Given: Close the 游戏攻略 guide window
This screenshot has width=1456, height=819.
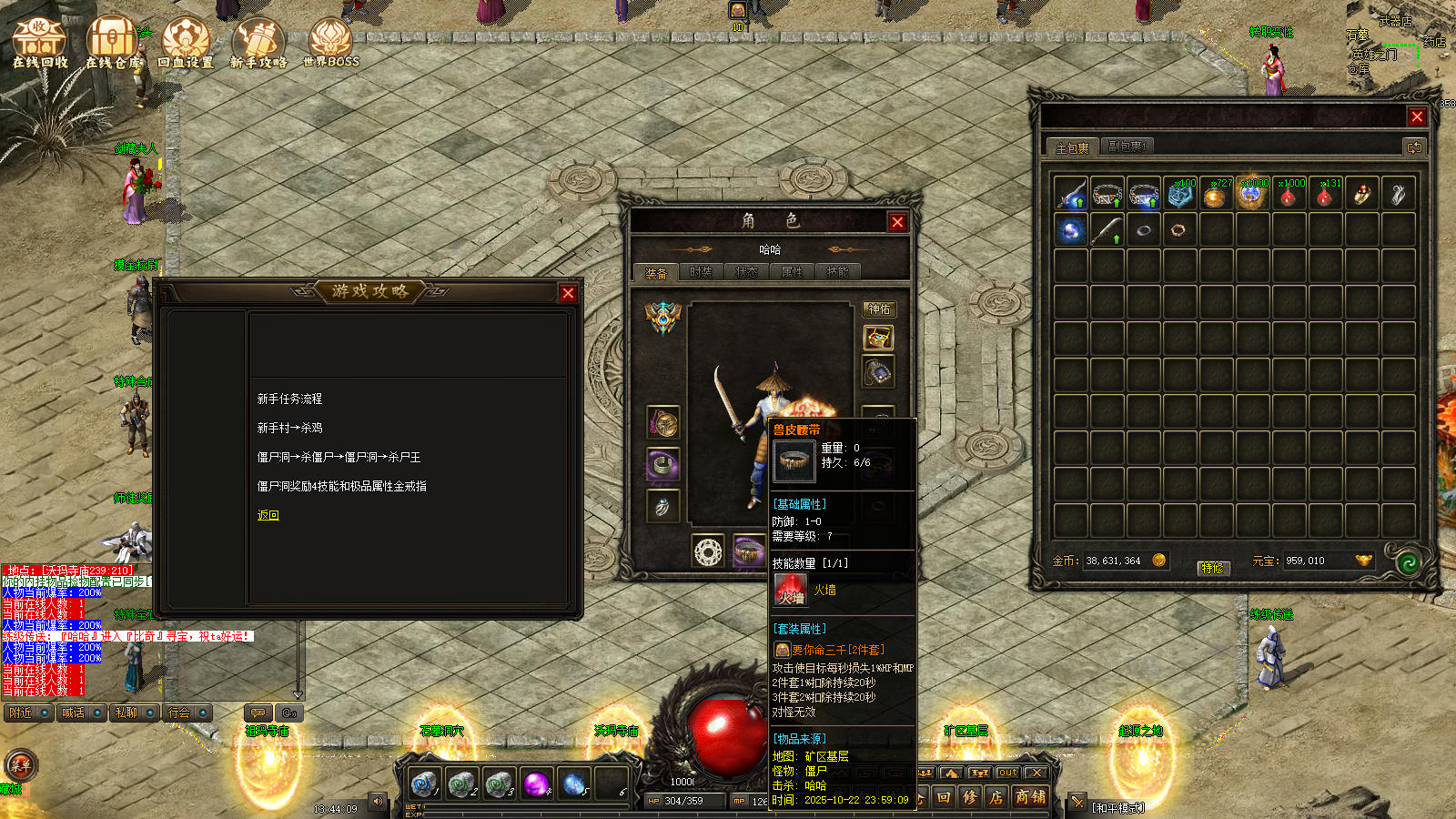Looking at the screenshot, I should tap(568, 293).
